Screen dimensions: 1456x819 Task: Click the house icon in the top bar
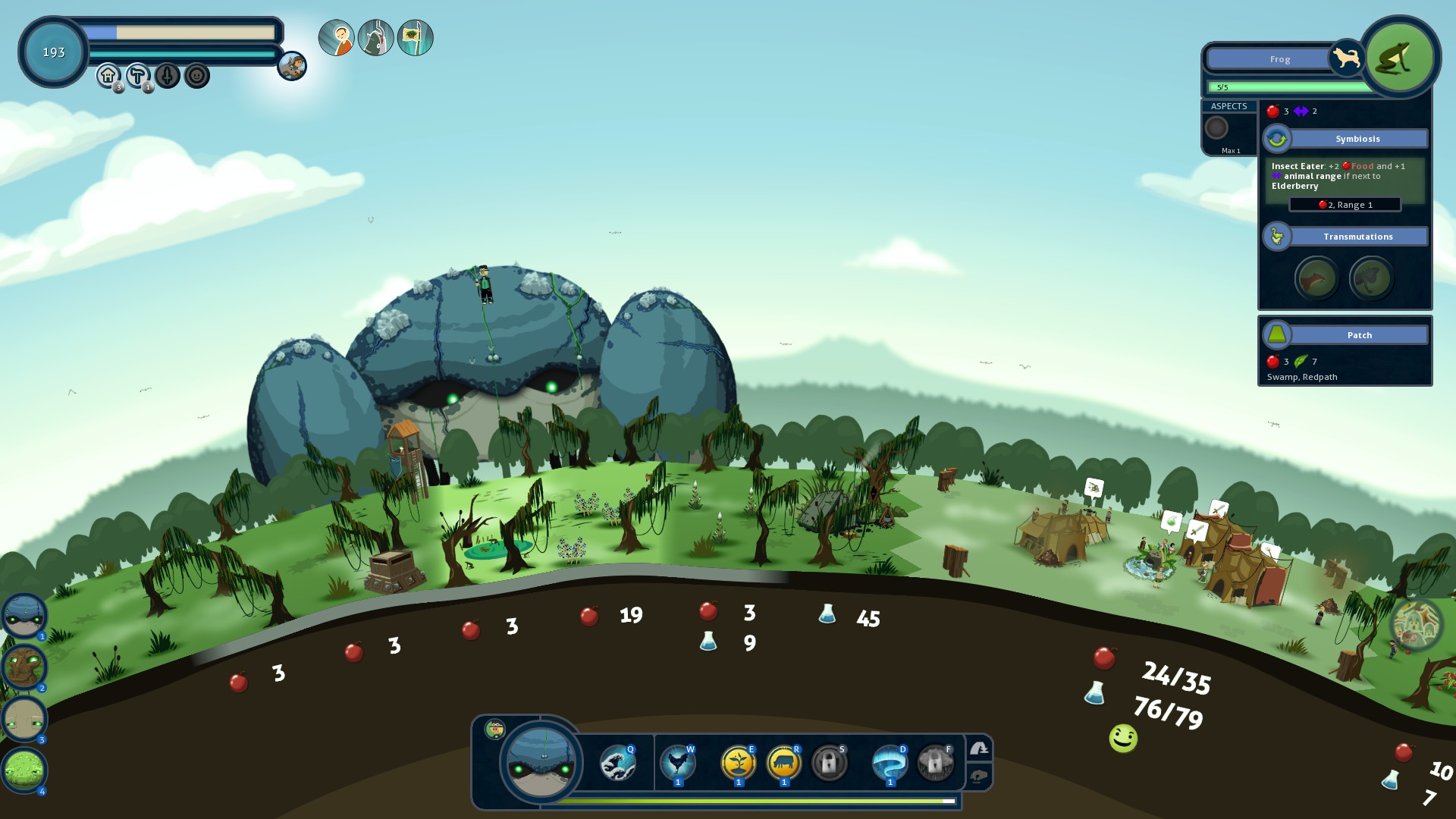108,75
